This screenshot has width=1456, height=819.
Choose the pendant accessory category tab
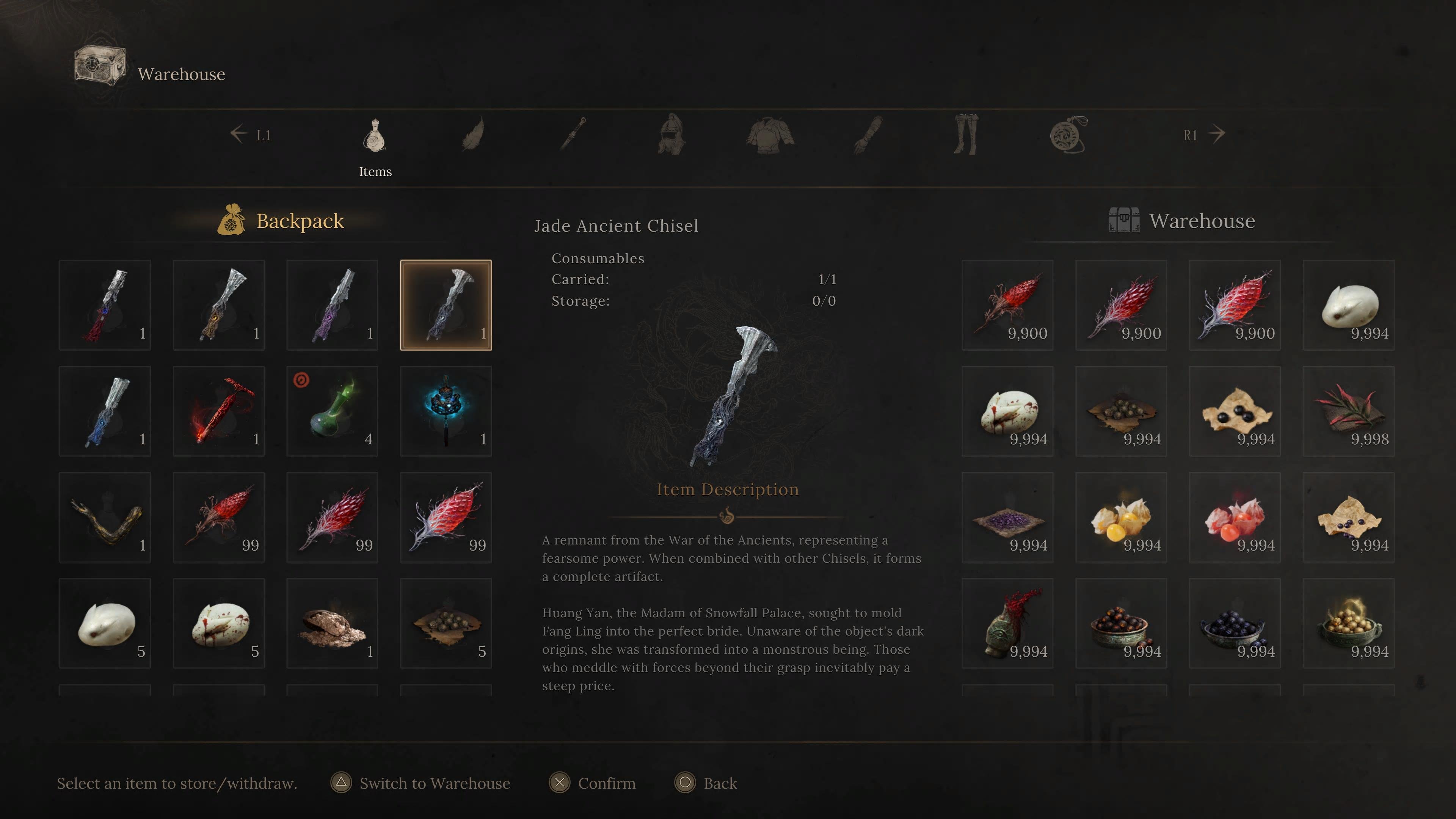click(1068, 135)
